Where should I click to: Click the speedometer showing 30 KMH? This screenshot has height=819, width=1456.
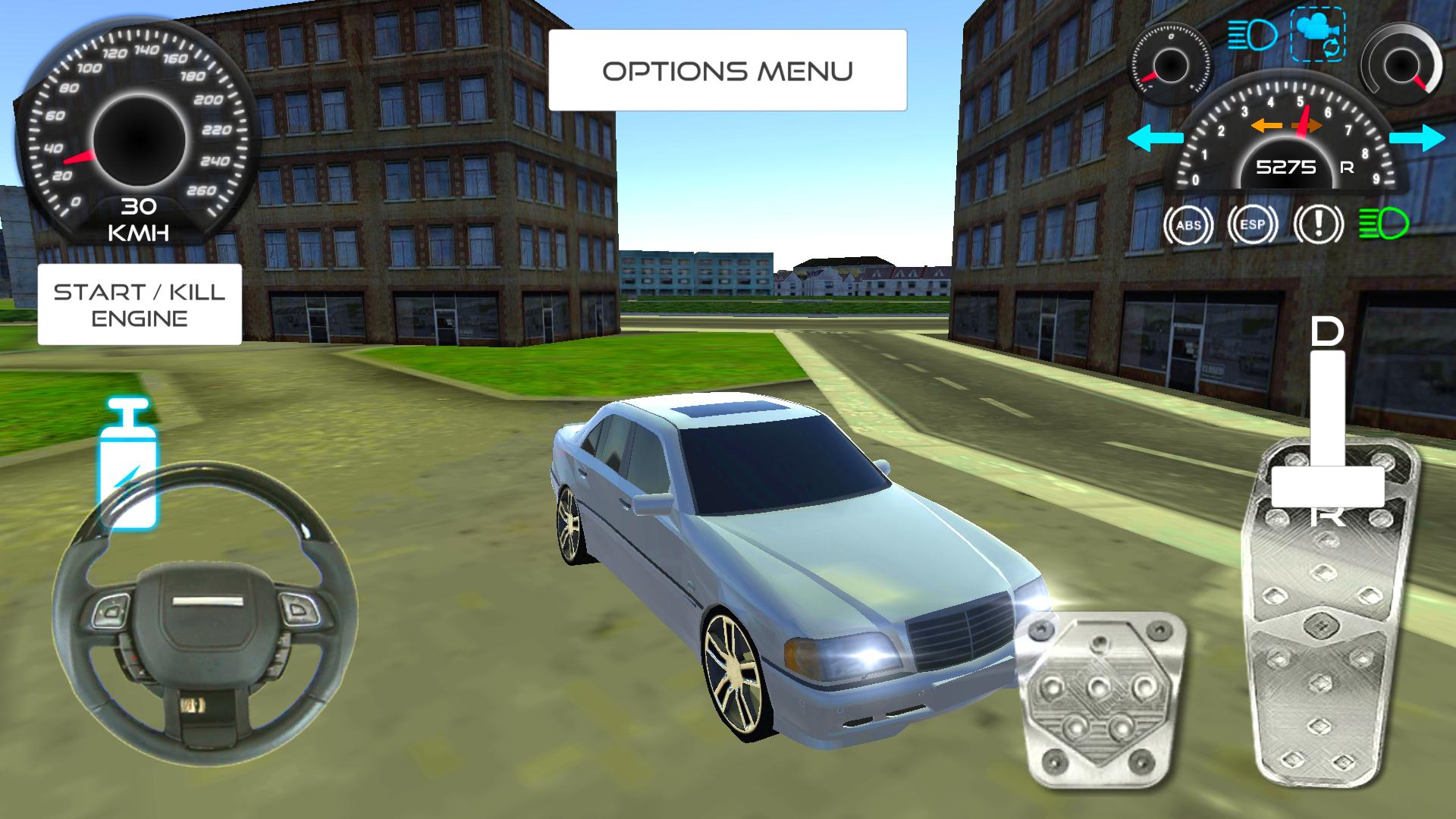pos(133,133)
